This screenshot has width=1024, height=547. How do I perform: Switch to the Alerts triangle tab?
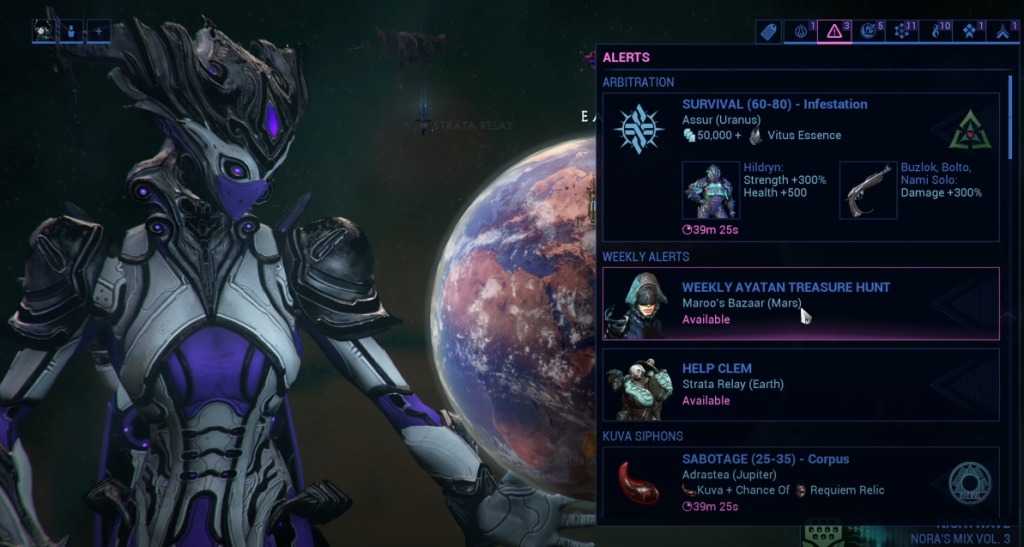pos(834,31)
